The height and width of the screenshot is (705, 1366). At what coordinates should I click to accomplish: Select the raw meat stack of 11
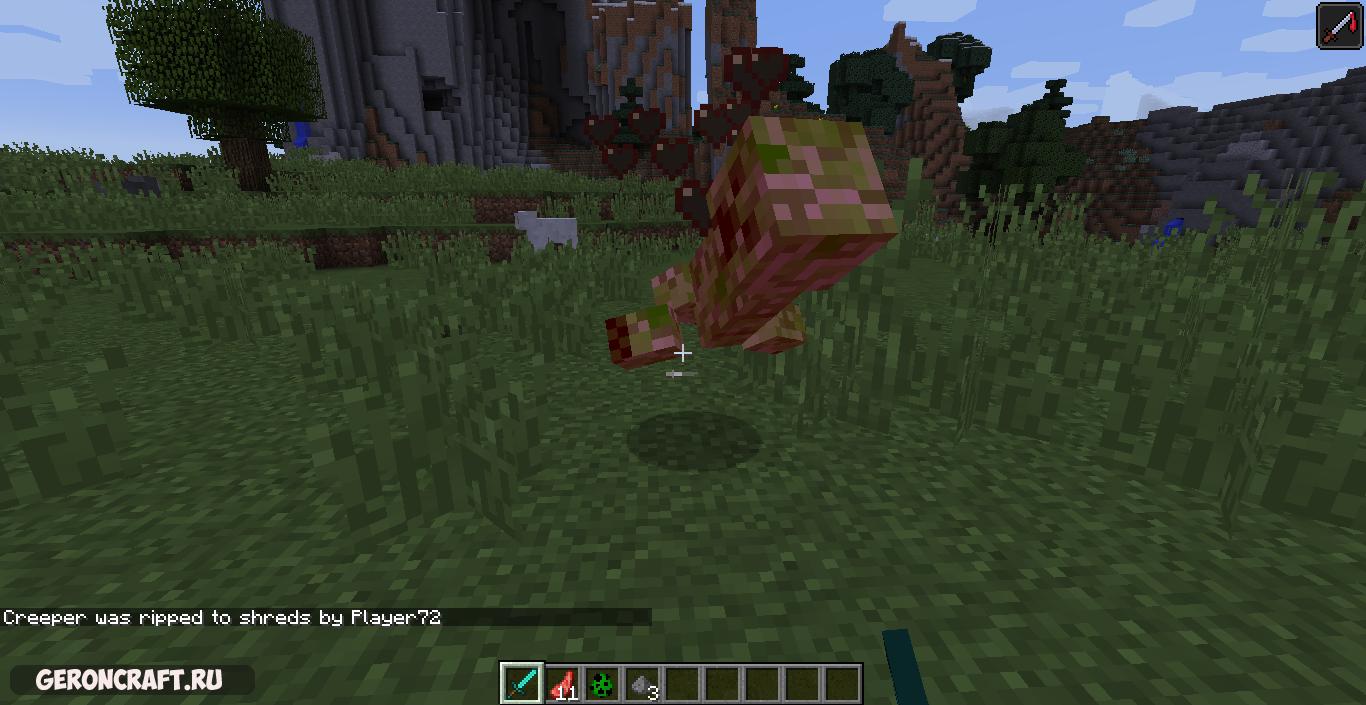pos(562,684)
